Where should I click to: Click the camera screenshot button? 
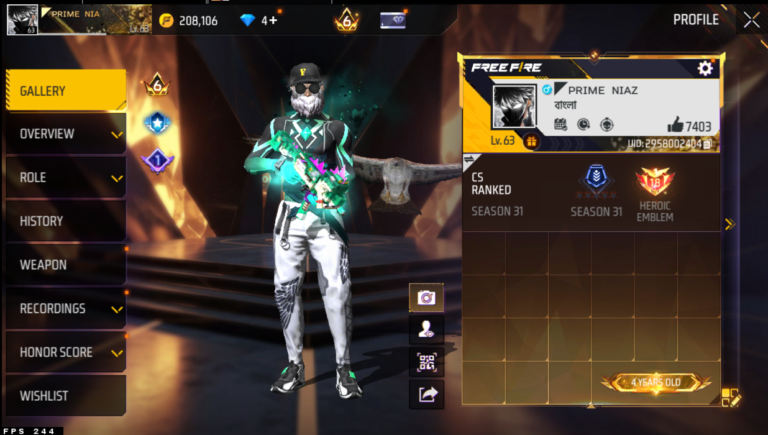[426, 297]
